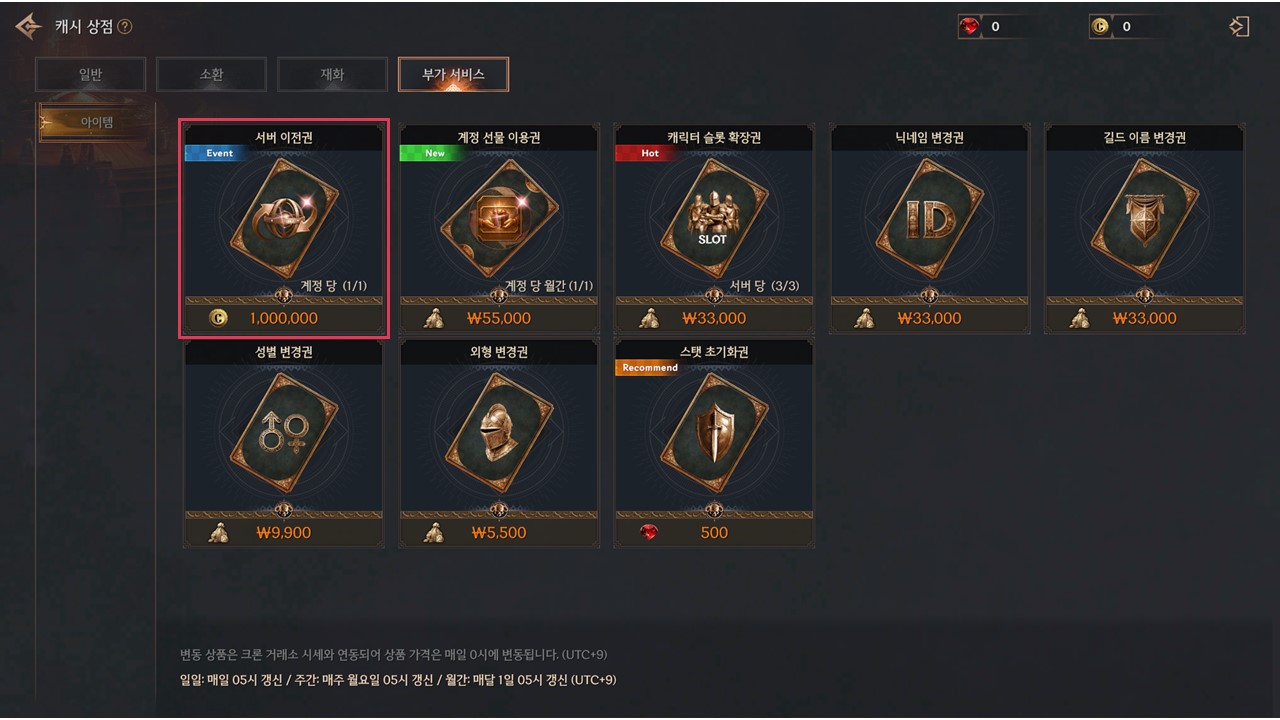Click the gold coin currency counter
This screenshot has width=1280, height=720.
tap(1125, 27)
